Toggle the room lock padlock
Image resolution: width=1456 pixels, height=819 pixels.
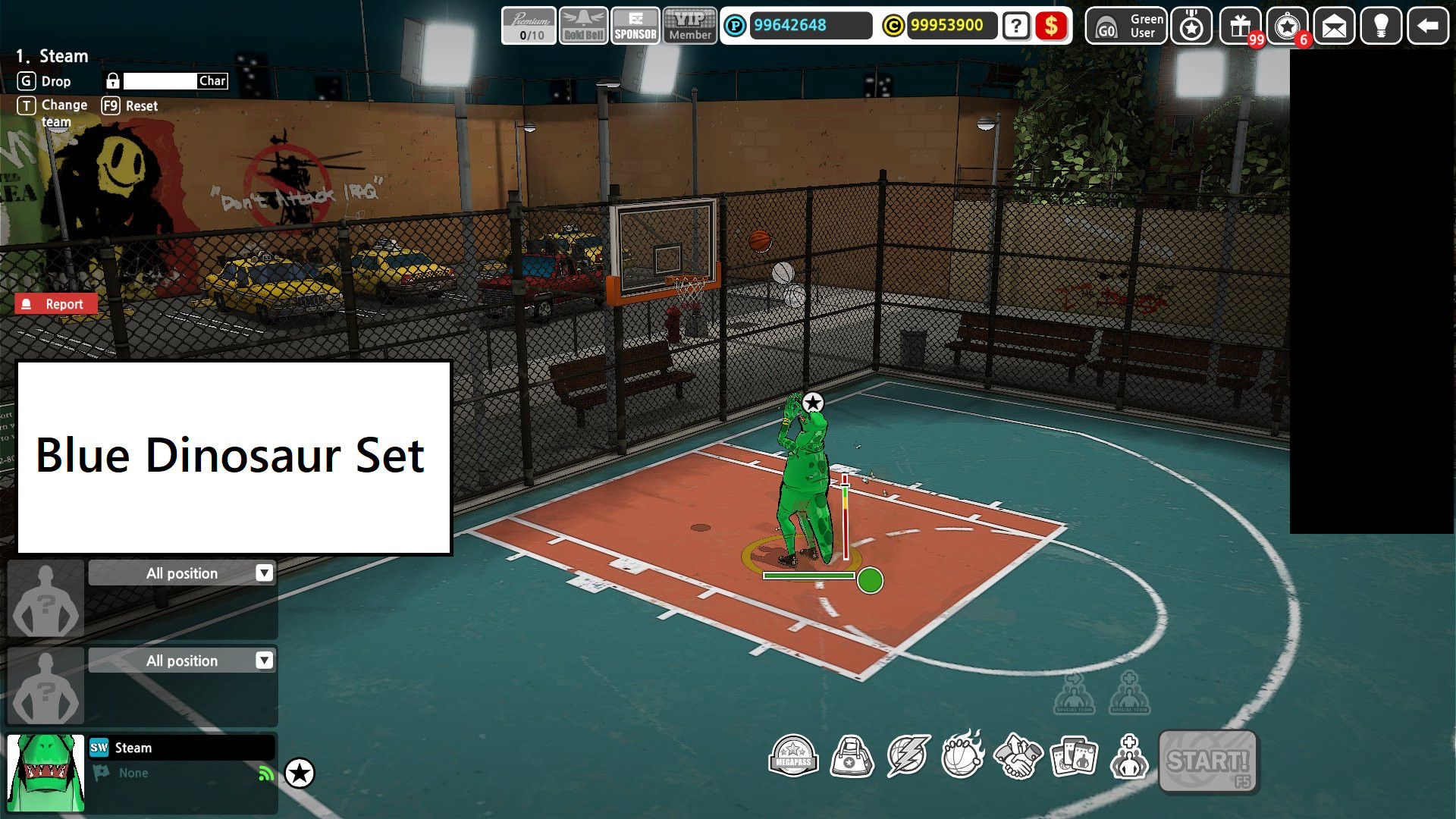coord(114,80)
